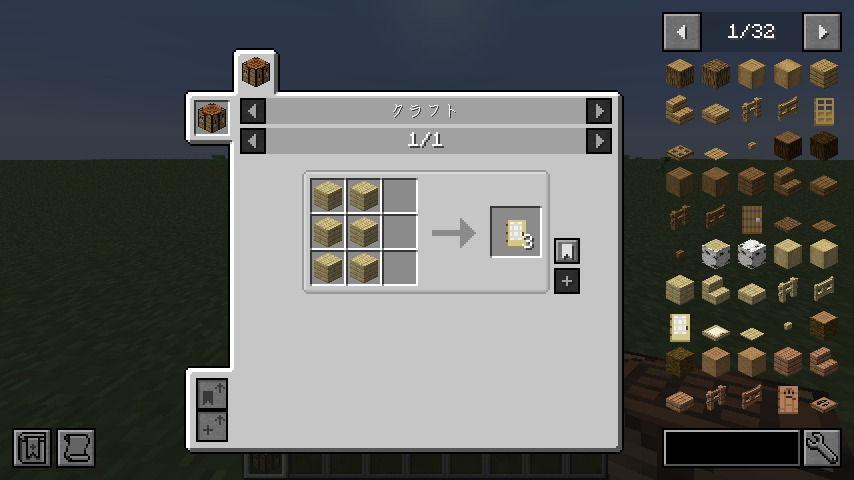Choose the center birch planks ingredient slot
The width and height of the screenshot is (854, 480).
pyautogui.click(x=364, y=232)
